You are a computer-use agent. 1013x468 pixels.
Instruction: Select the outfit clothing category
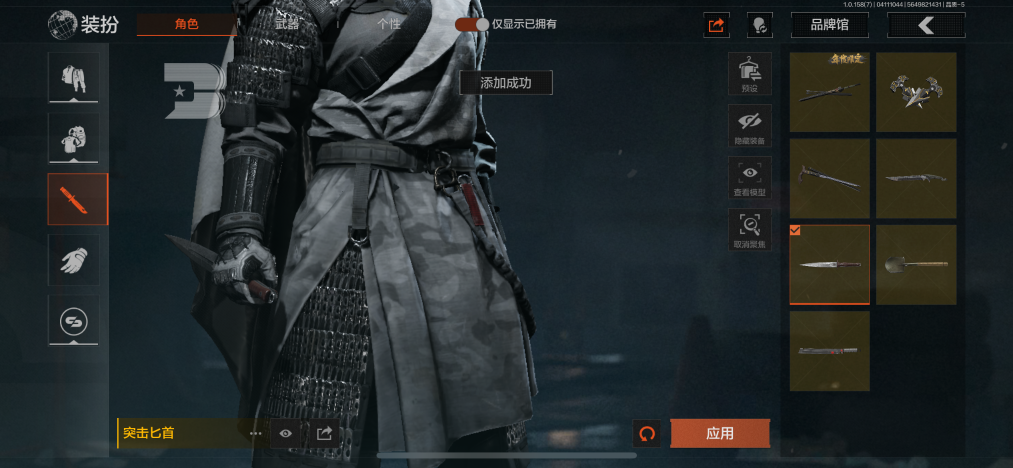(78, 78)
